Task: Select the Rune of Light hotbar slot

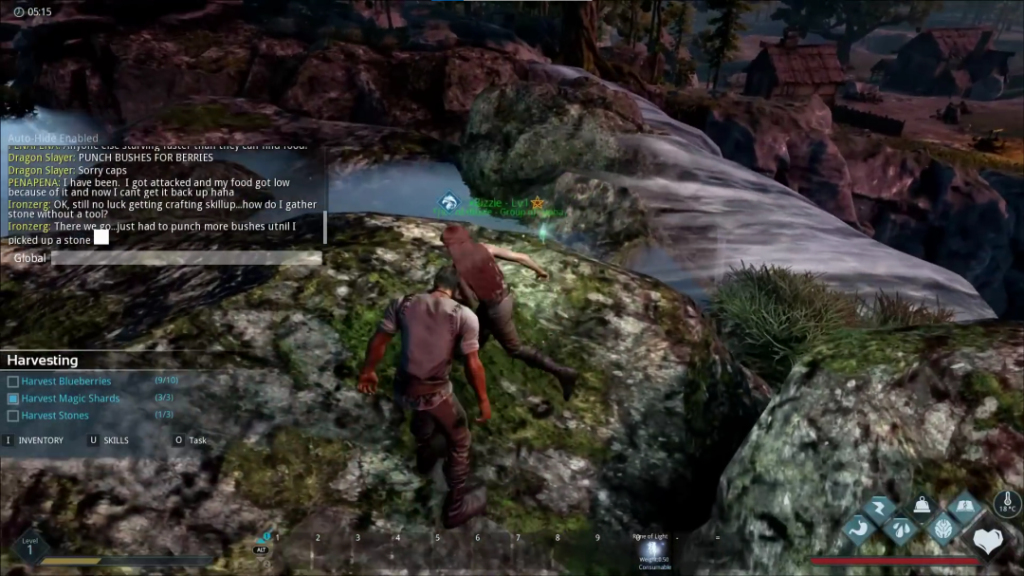Action: [652, 551]
